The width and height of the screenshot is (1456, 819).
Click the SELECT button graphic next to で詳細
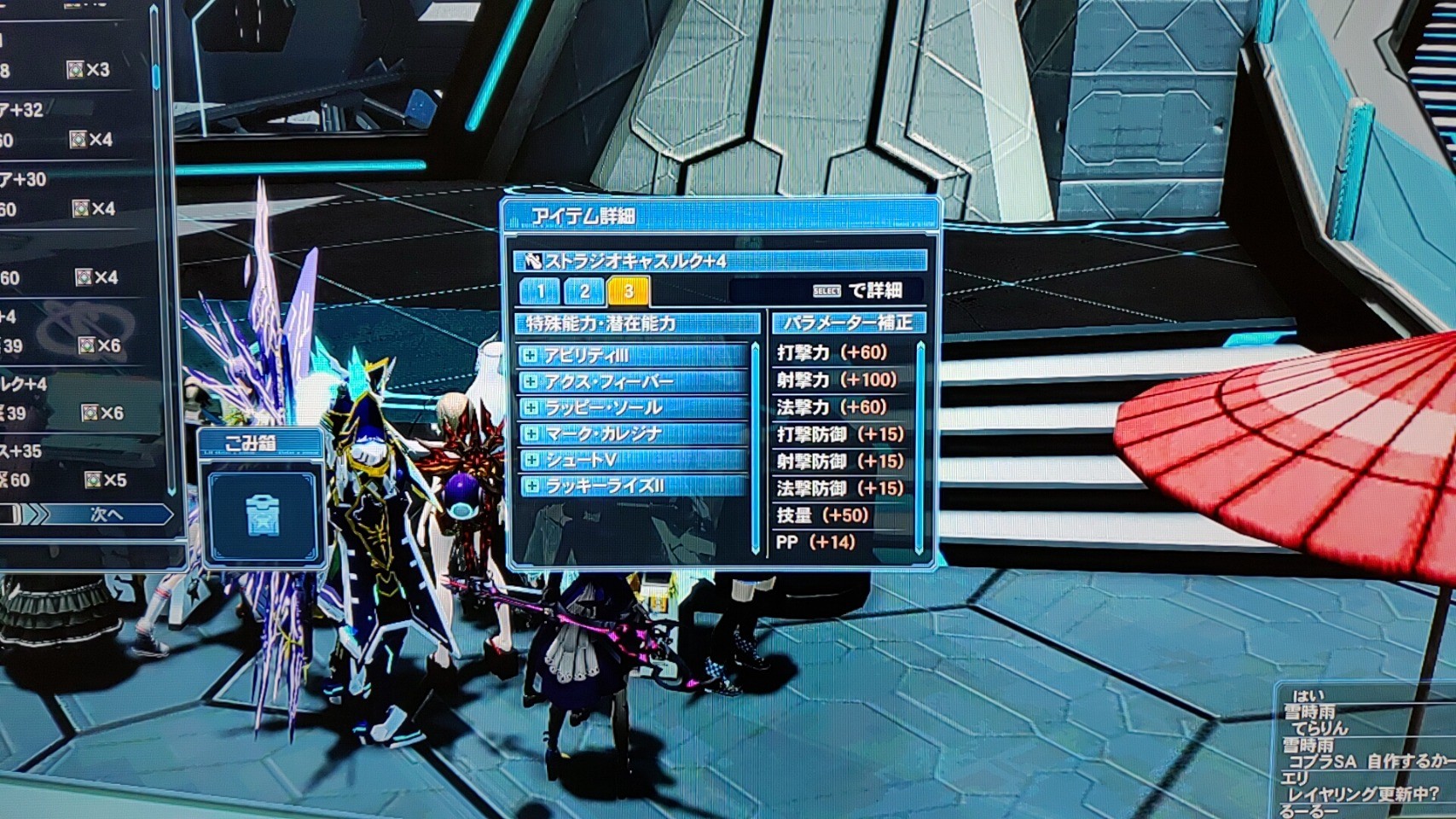829,290
